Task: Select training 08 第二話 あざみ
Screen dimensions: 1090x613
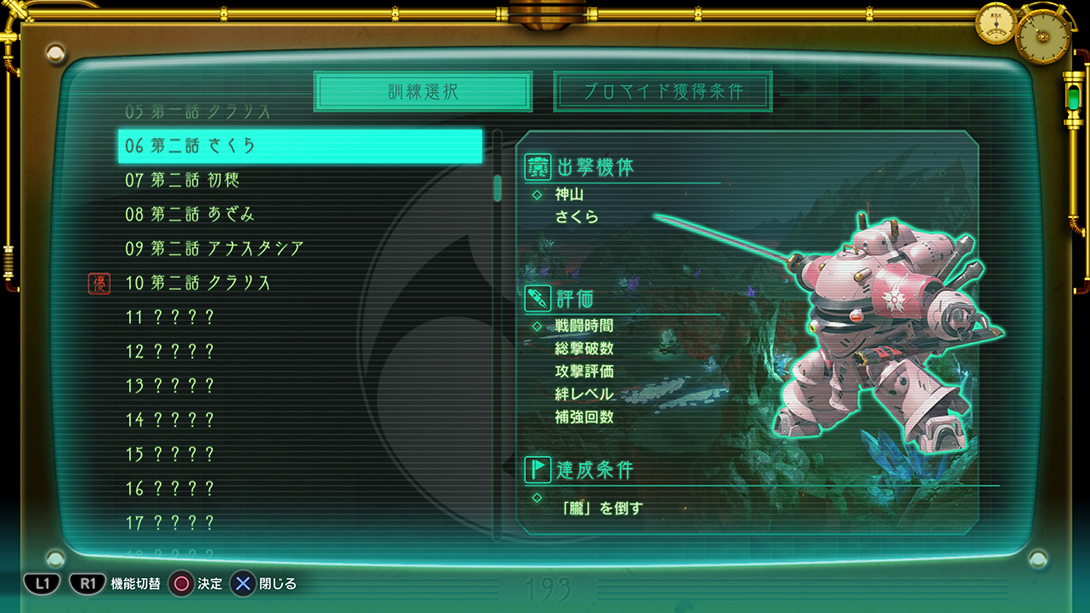Action: [299, 214]
